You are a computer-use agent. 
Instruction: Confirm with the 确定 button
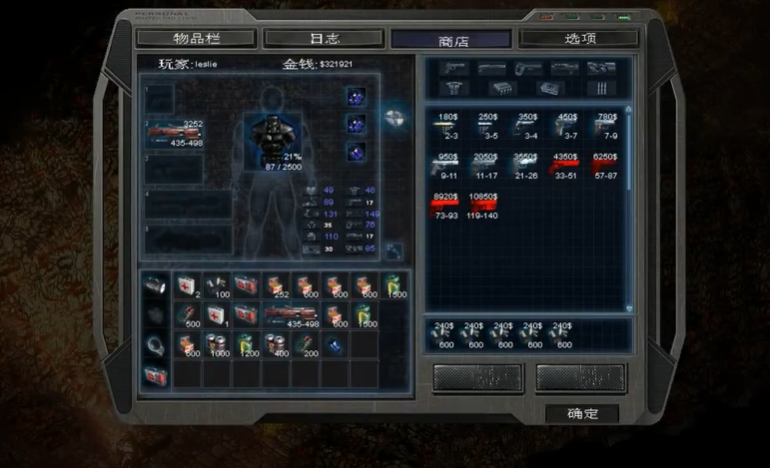(x=581, y=413)
